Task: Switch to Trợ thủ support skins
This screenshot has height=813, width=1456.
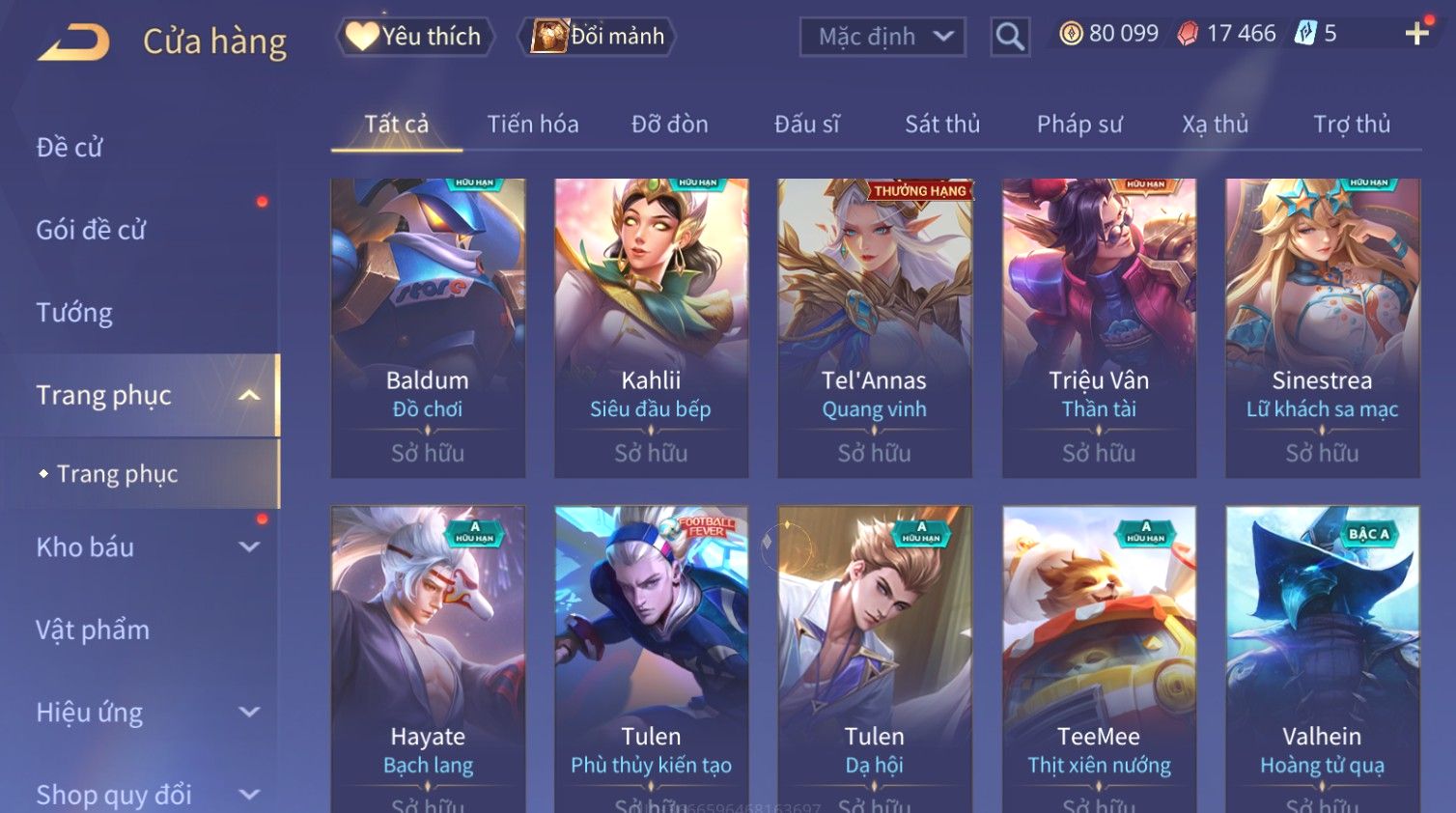Action: click(x=1351, y=125)
